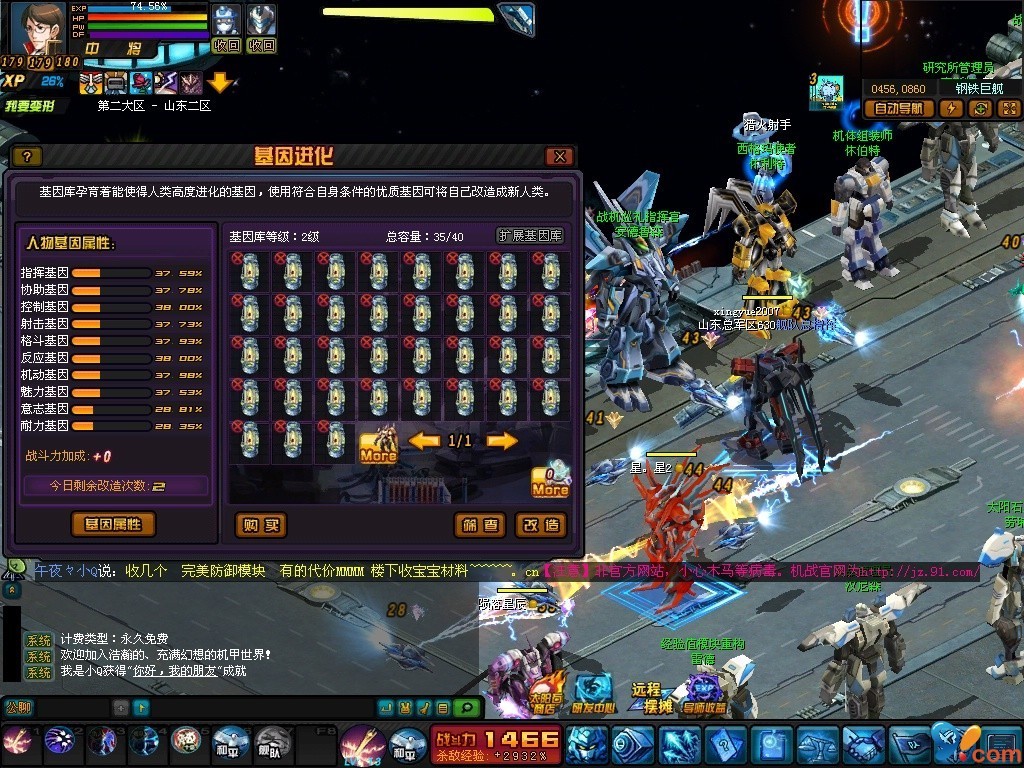
Task: Open the 公聊 public chat channel selector
Action: (x=20, y=708)
